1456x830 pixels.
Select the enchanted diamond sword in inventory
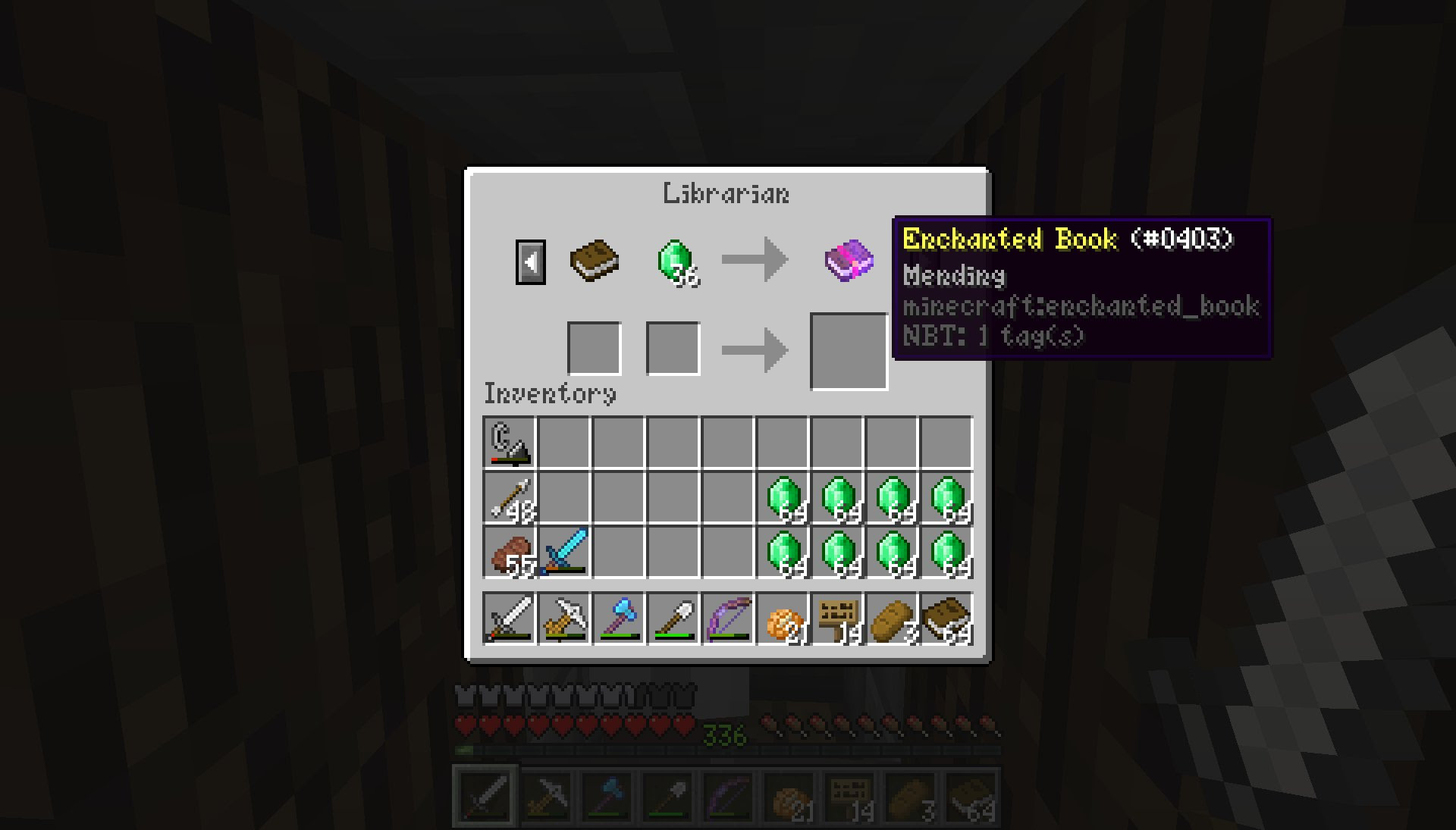click(564, 550)
